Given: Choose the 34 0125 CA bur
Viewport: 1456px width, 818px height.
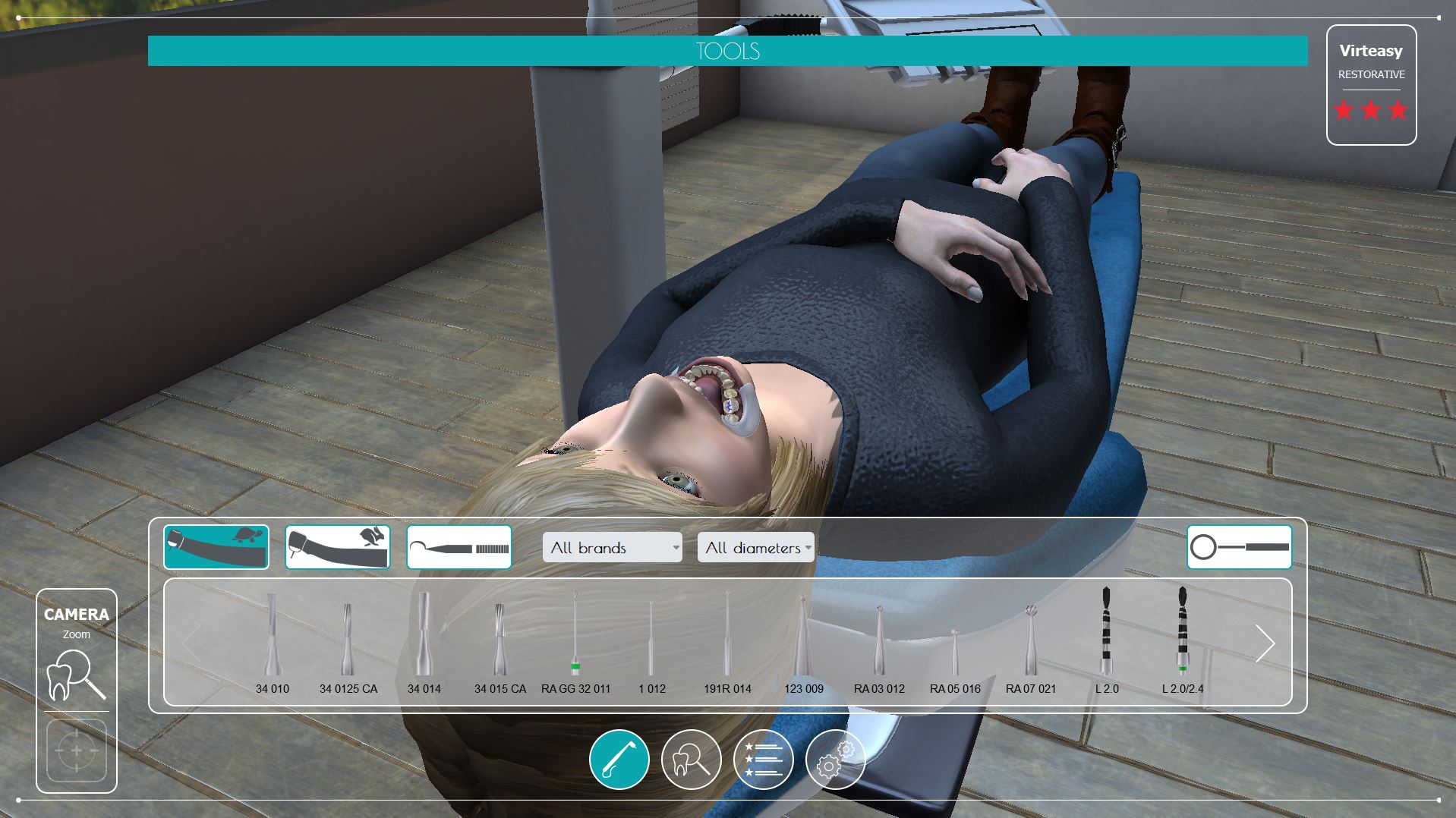Looking at the screenshot, I should click(x=348, y=641).
